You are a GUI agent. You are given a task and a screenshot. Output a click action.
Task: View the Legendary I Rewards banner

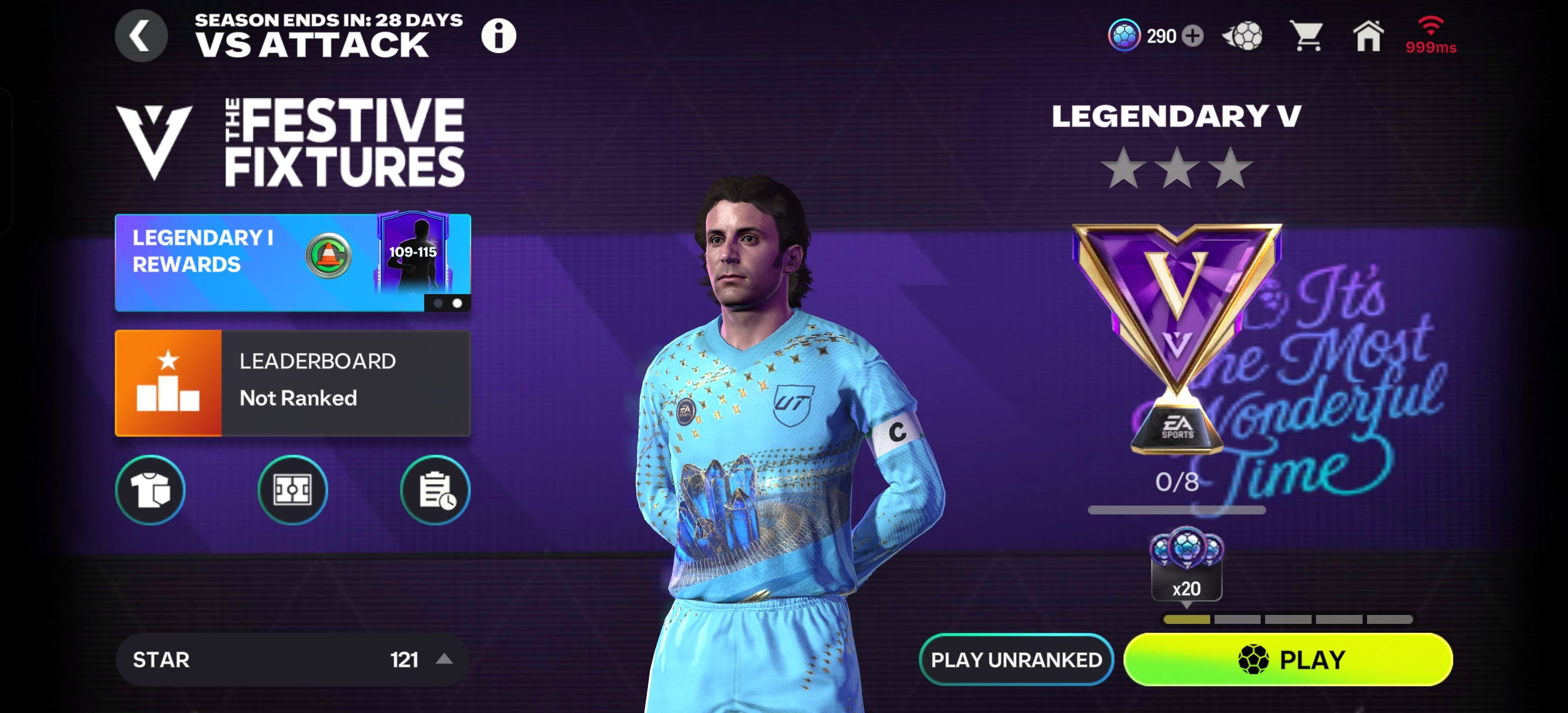[x=292, y=262]
